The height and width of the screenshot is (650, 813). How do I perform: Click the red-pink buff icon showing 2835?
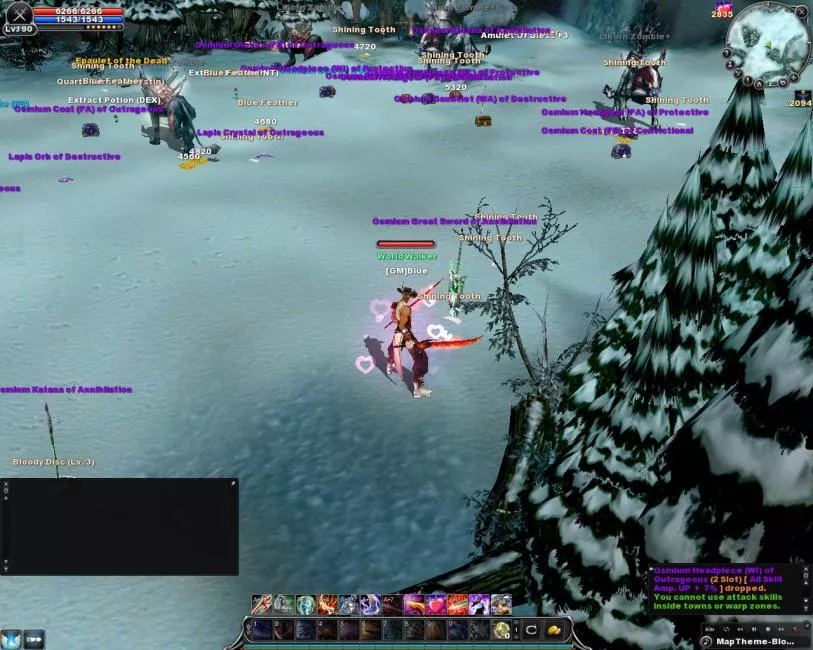click(x=723, y=8)
